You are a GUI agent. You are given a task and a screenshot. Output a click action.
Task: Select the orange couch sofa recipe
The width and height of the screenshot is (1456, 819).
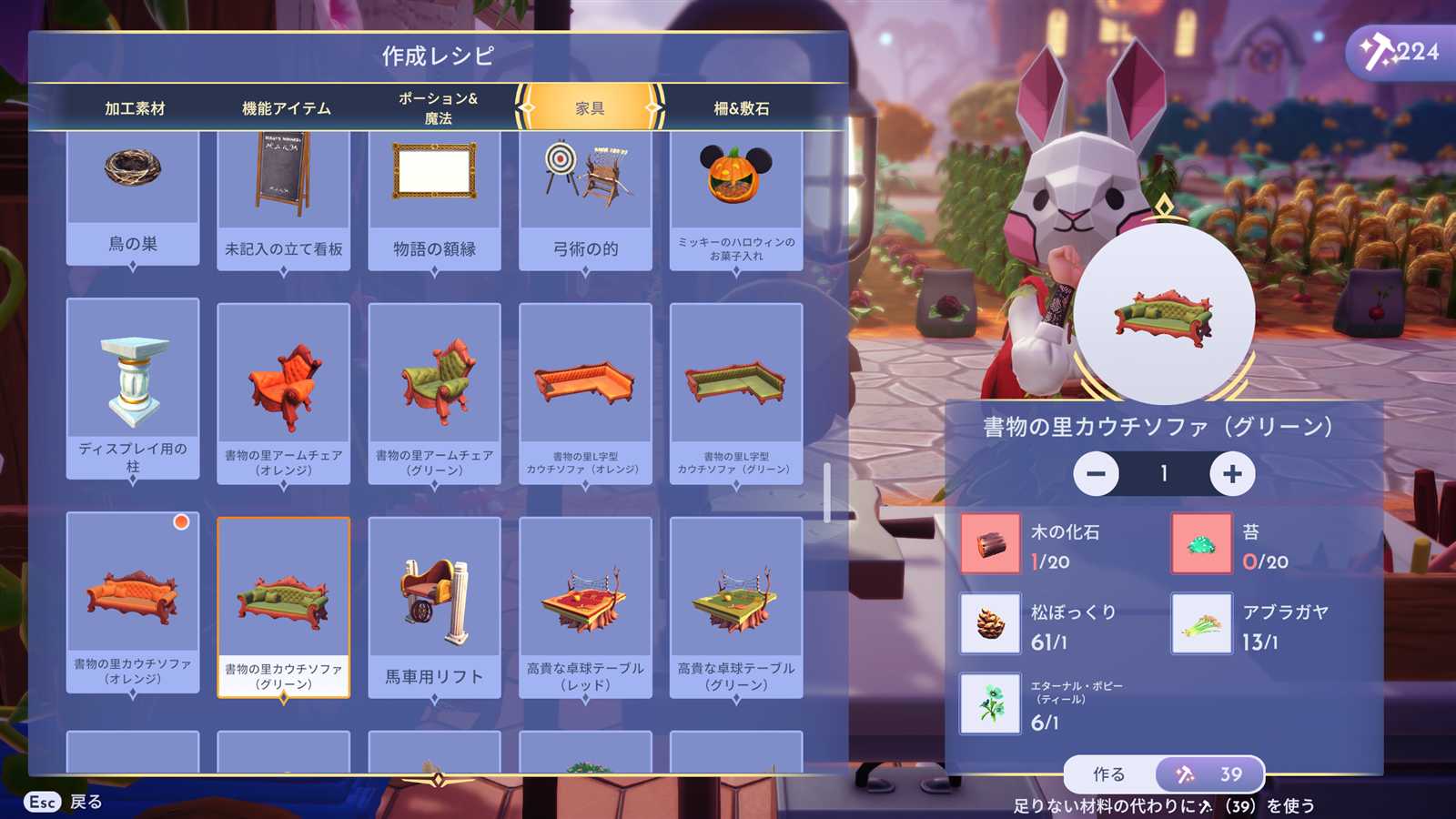[x=133, y=602]
